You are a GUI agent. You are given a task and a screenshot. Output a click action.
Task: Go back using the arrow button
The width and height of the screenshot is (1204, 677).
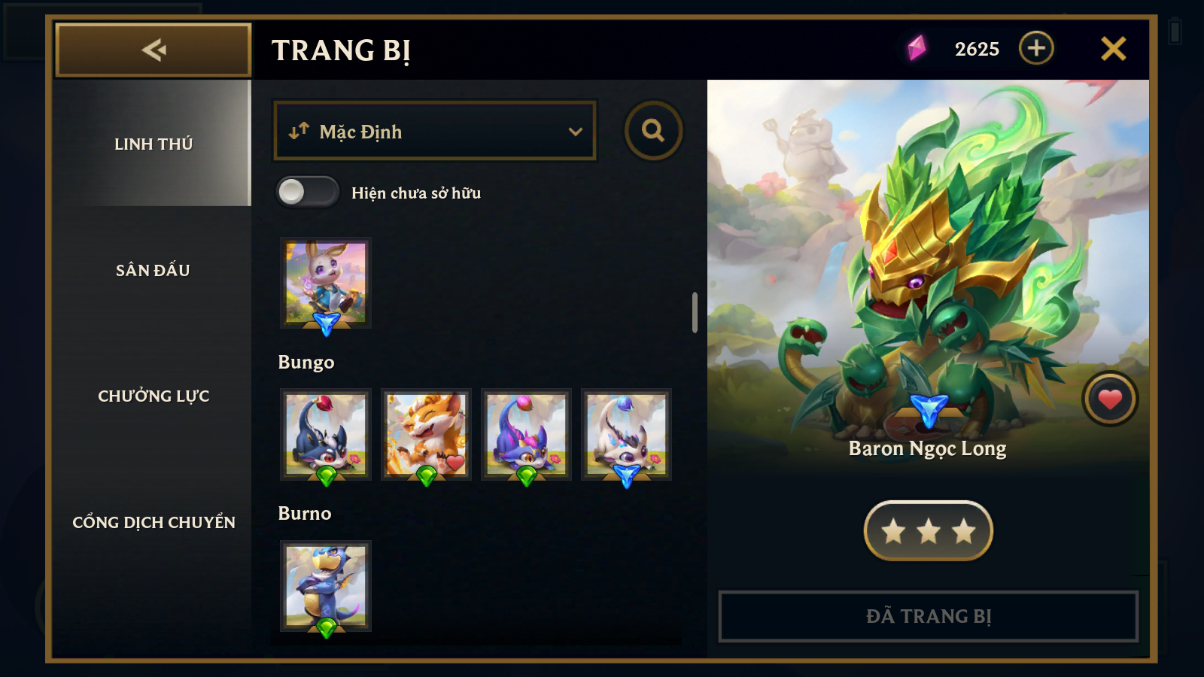153,50
